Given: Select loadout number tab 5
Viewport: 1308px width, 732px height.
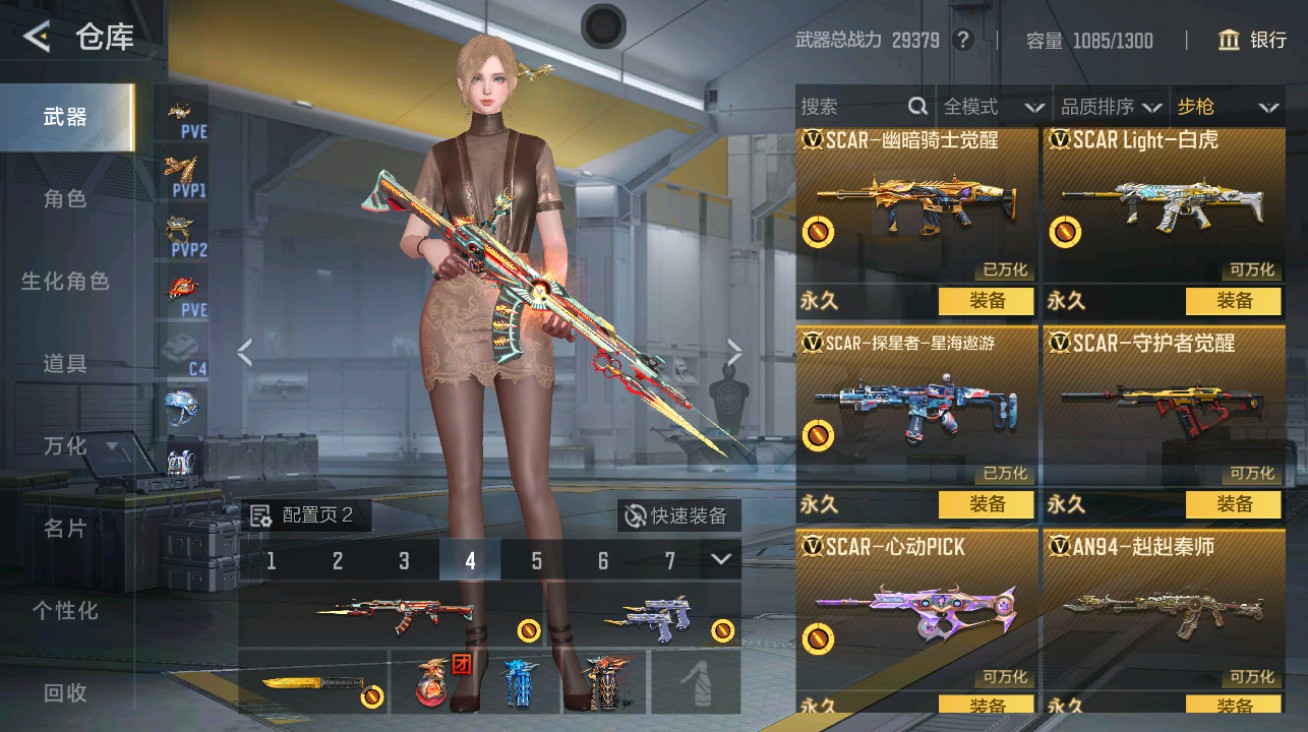Looking at the screenshot, I should [537, 563].
